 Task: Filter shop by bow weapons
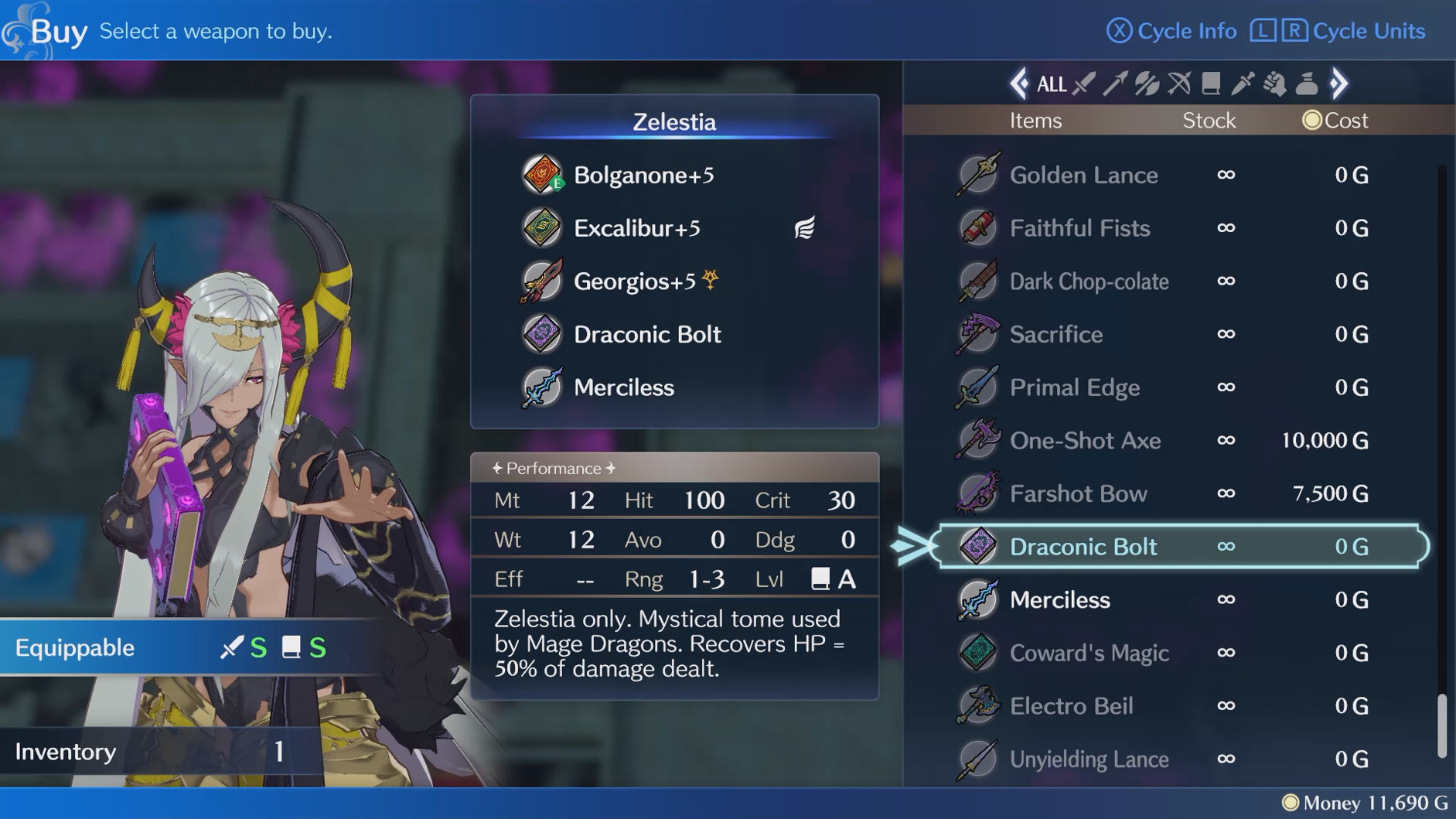pyautogui.click(x=1177, y=84)
